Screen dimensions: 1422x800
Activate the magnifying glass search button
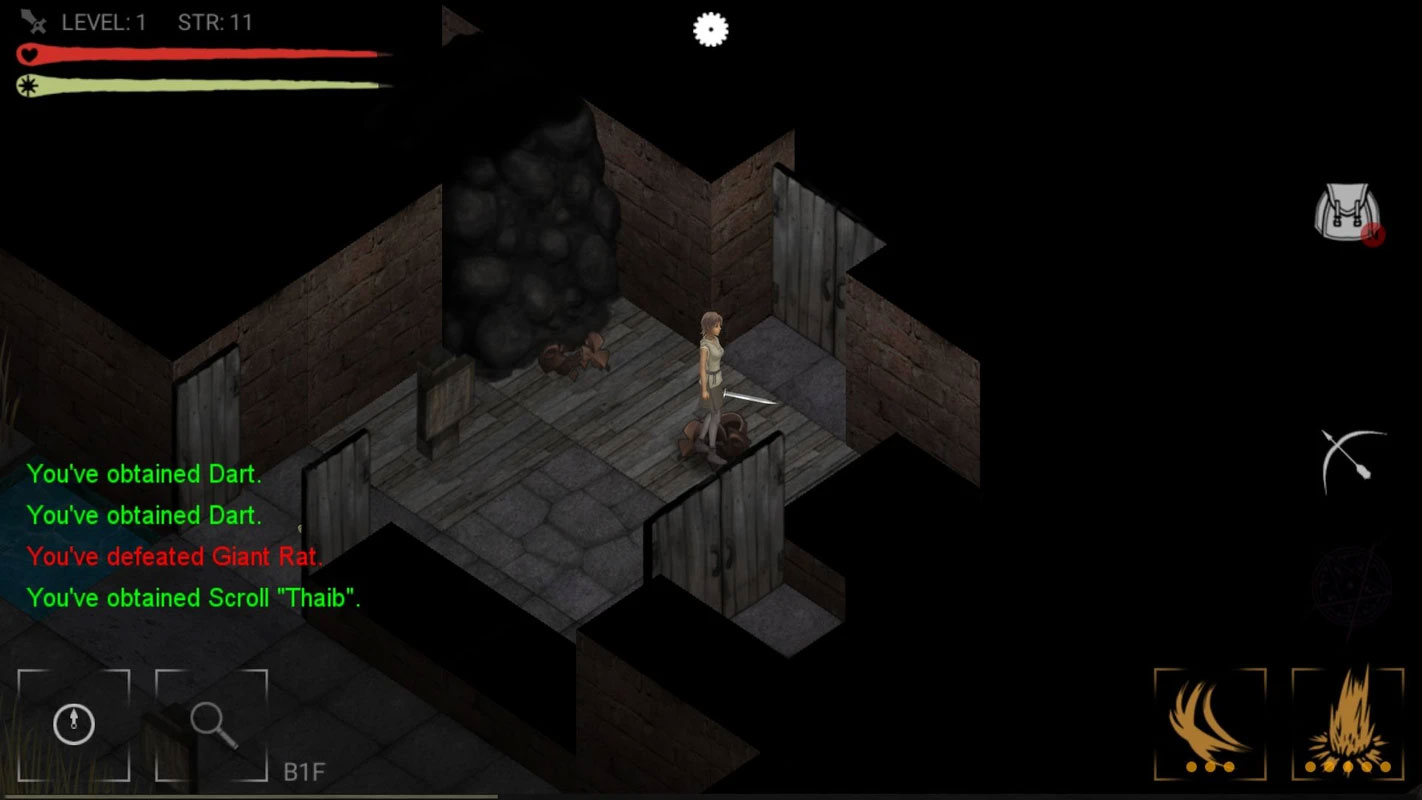click(212, 724)
